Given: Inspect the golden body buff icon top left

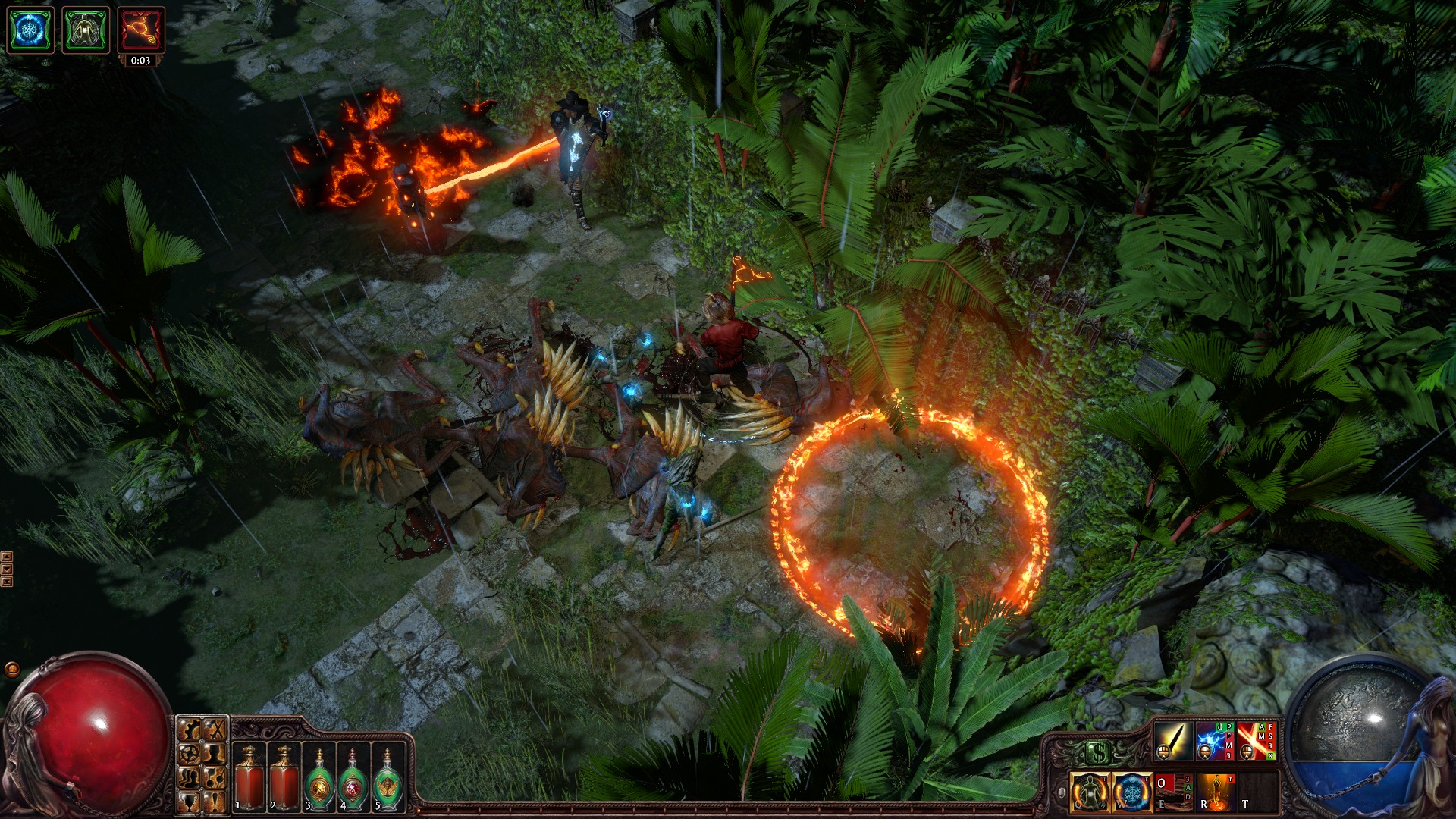Looking at the screenshot, I should (86, 30).
